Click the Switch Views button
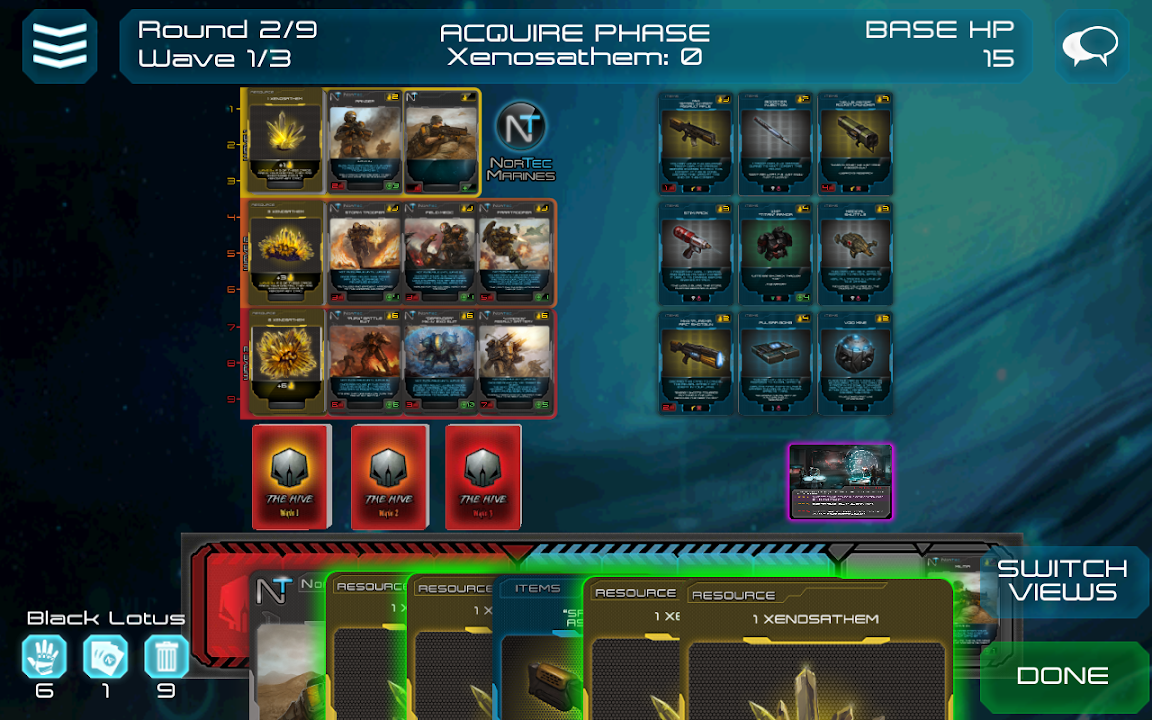Screen dimensions: 1152x720 point(1062,581)
